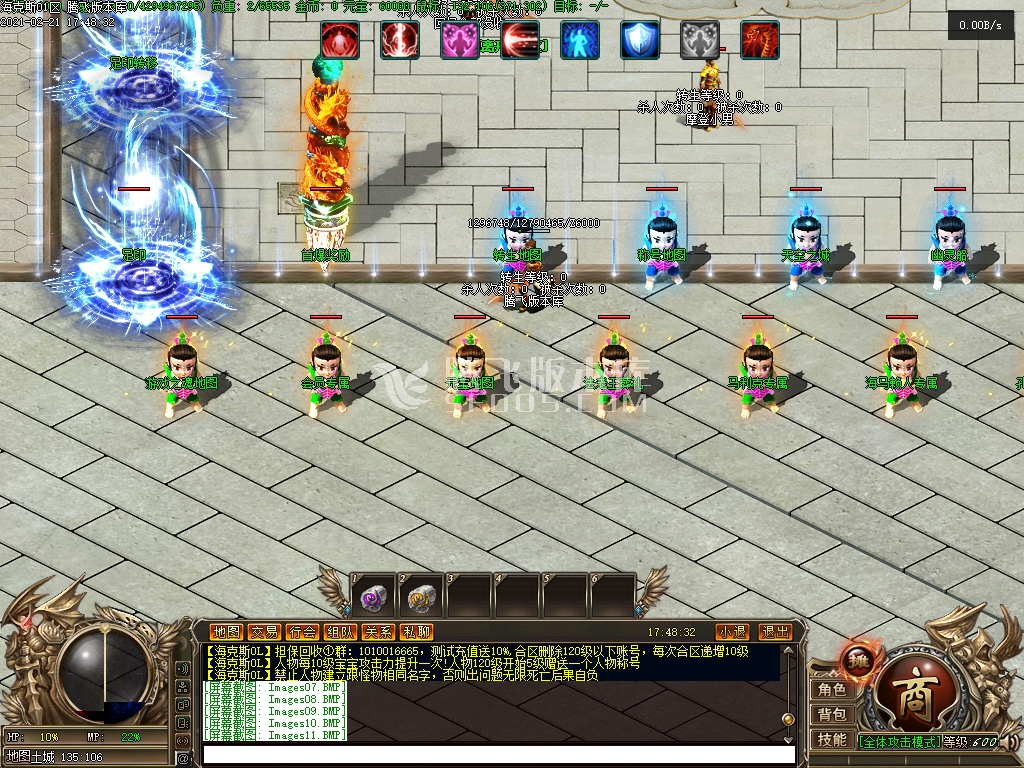The image size is (1024, 768).
Task: Click the 小退 logout button
Action: click(x=732, y=632)
